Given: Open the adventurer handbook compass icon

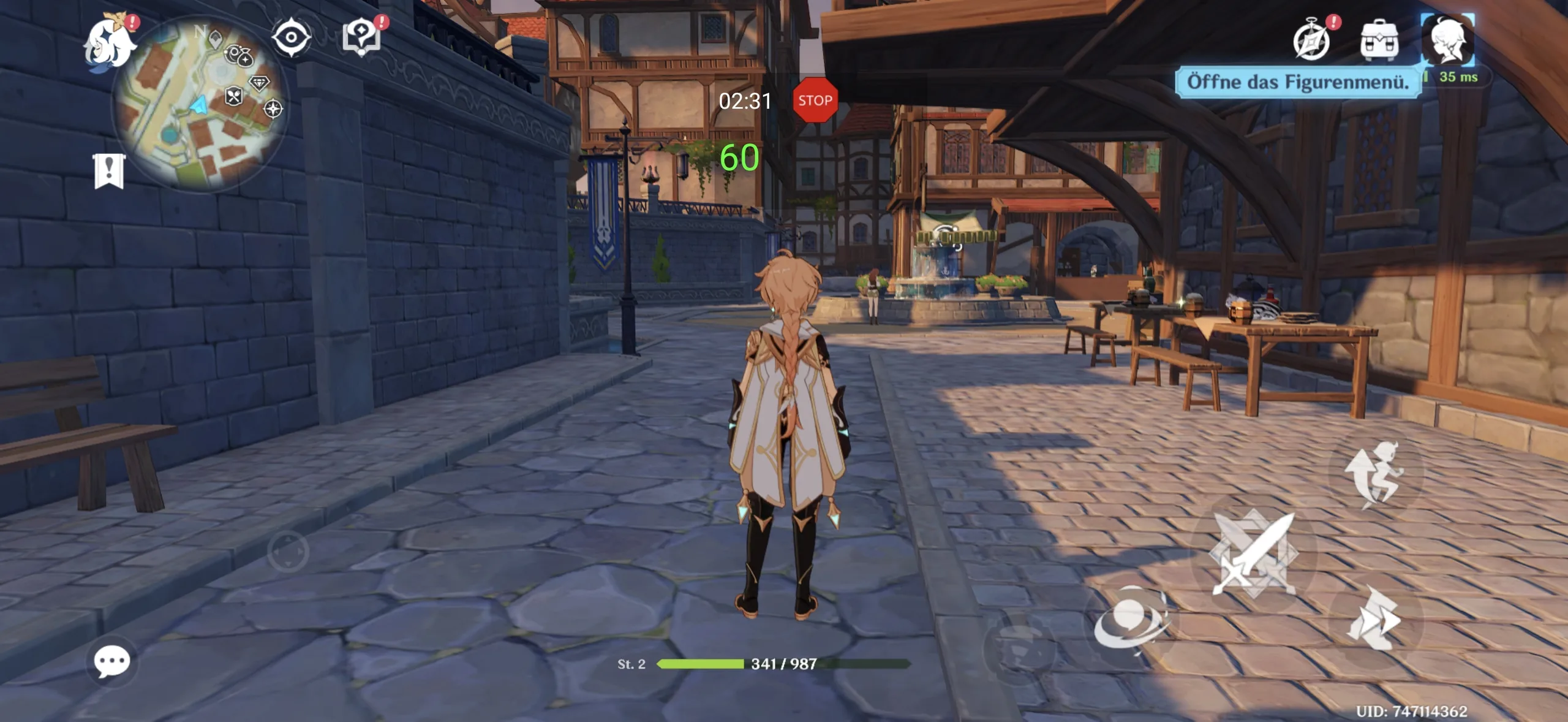Looking at the screenshot, I should (x=1311, y=40).
